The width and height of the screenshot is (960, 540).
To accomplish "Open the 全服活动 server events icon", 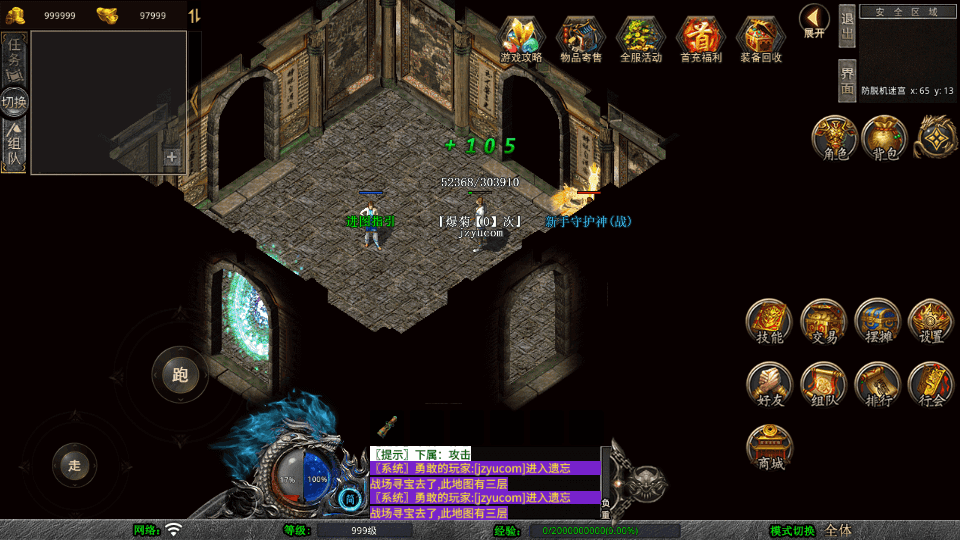I will tap(641, 38).
